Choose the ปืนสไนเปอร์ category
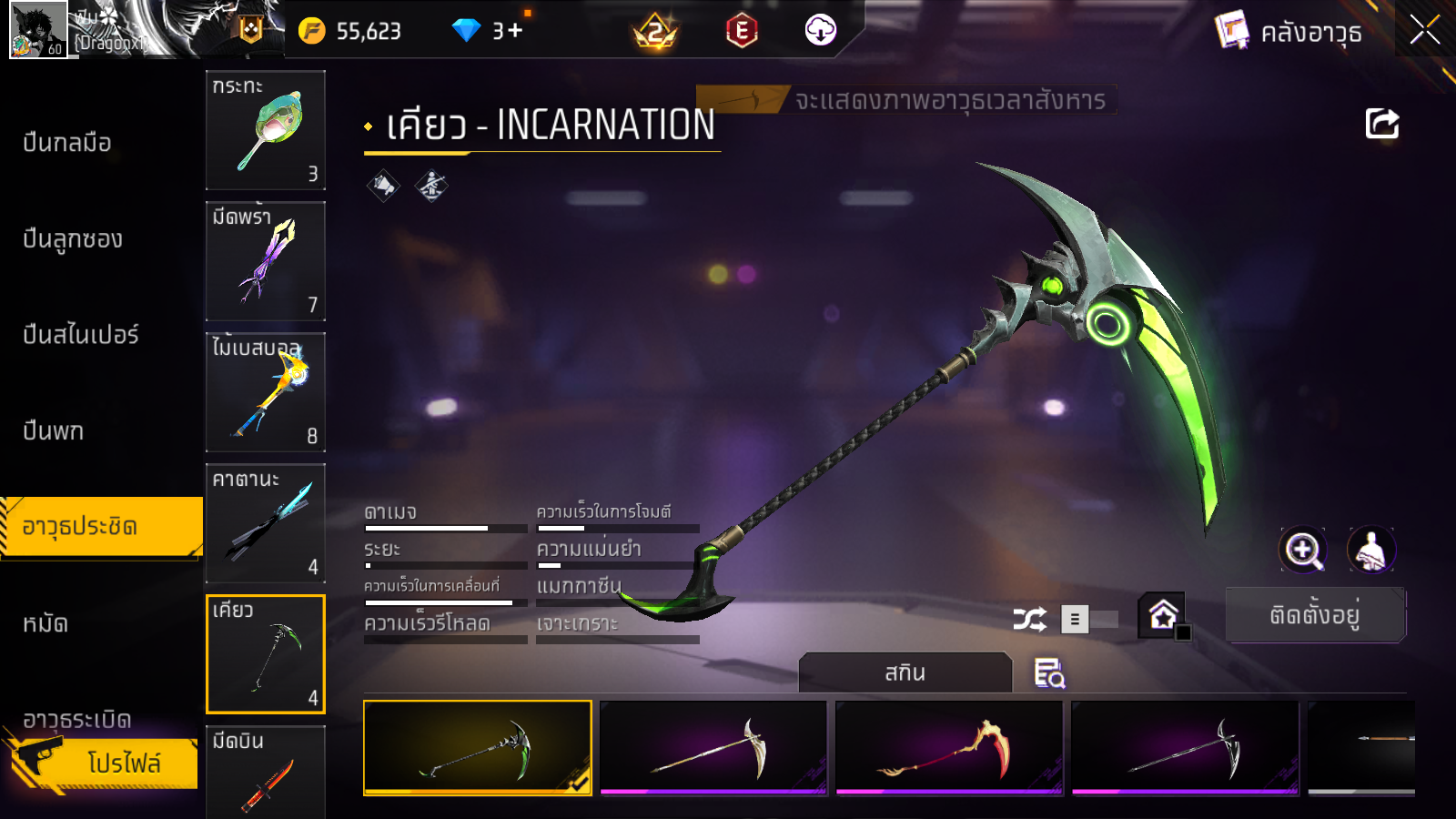This screenshot has height=819, width=1456. click(81, 335)
